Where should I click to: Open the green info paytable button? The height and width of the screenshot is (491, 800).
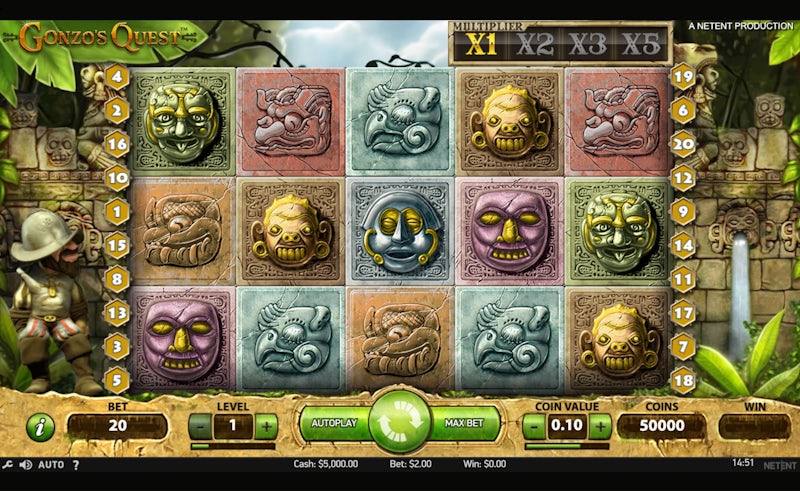tap(40, 427)
